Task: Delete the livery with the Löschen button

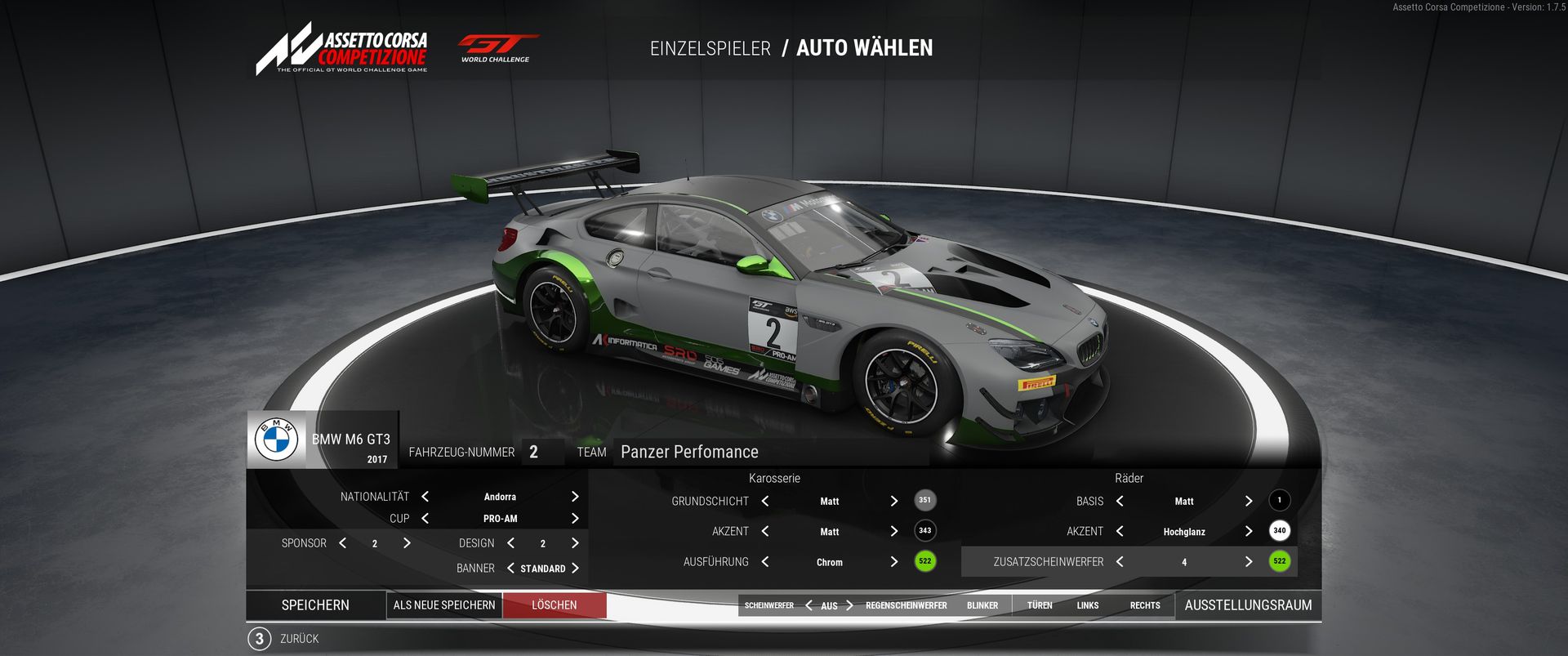Action: [x=554, y=605]
